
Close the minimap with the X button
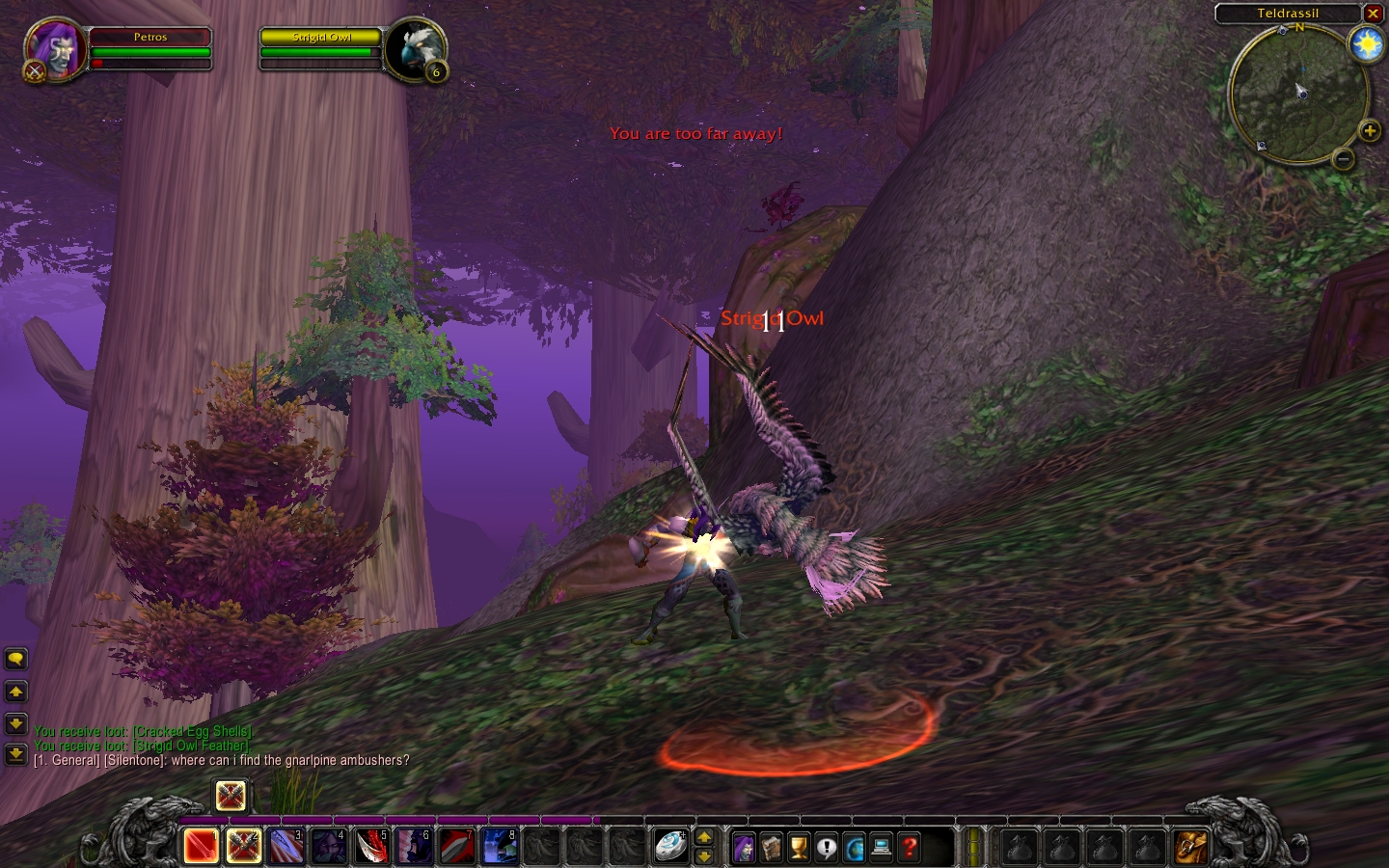(1373, 14)
